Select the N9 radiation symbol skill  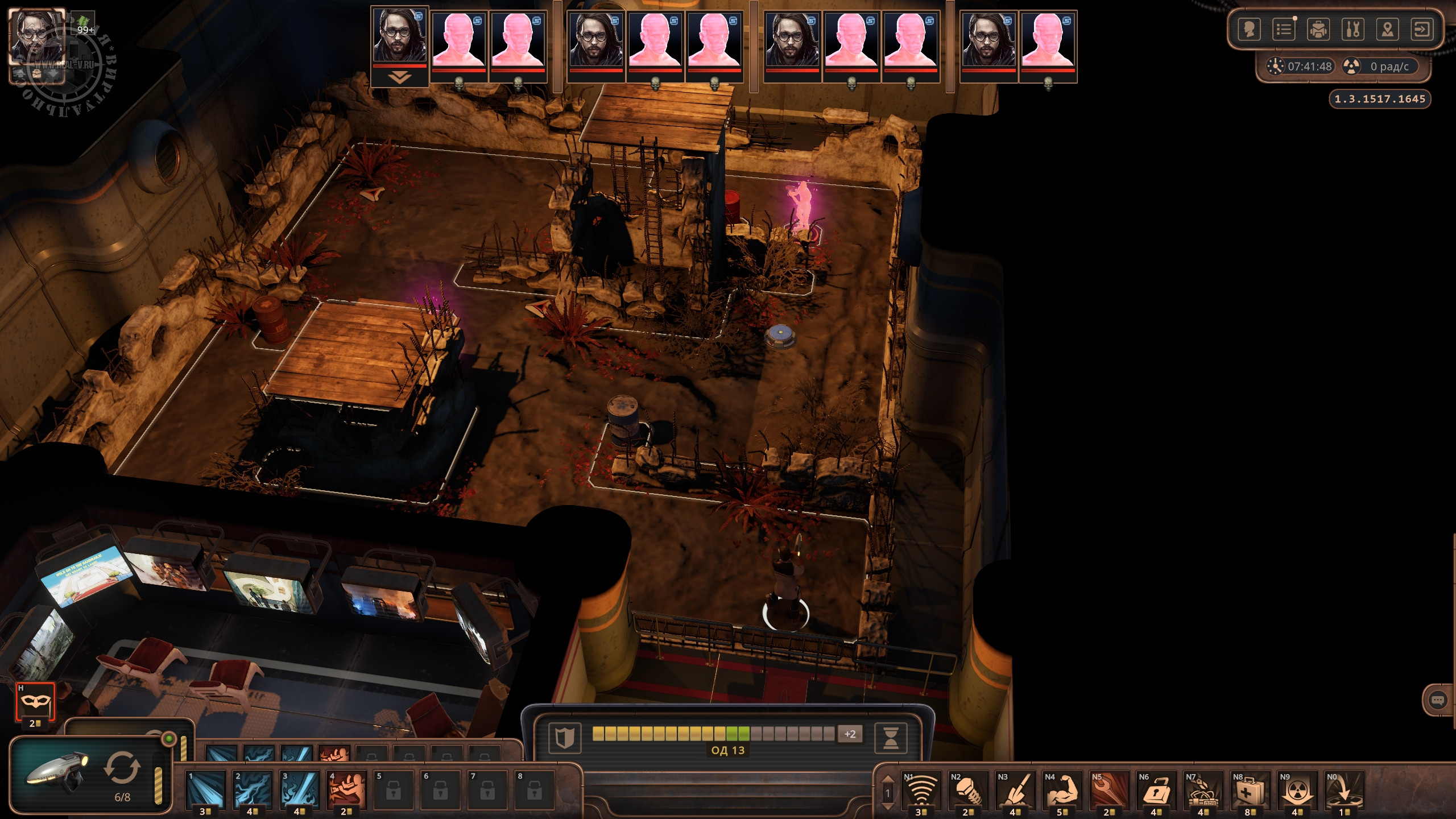pyautogui.click(x=1297, y=791)
